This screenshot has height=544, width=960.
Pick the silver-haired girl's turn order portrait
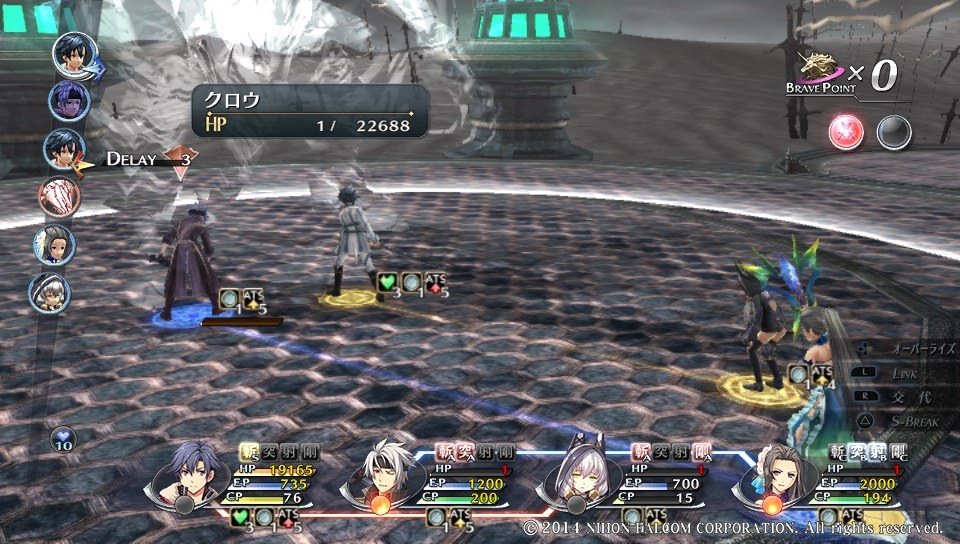point(49,292)
